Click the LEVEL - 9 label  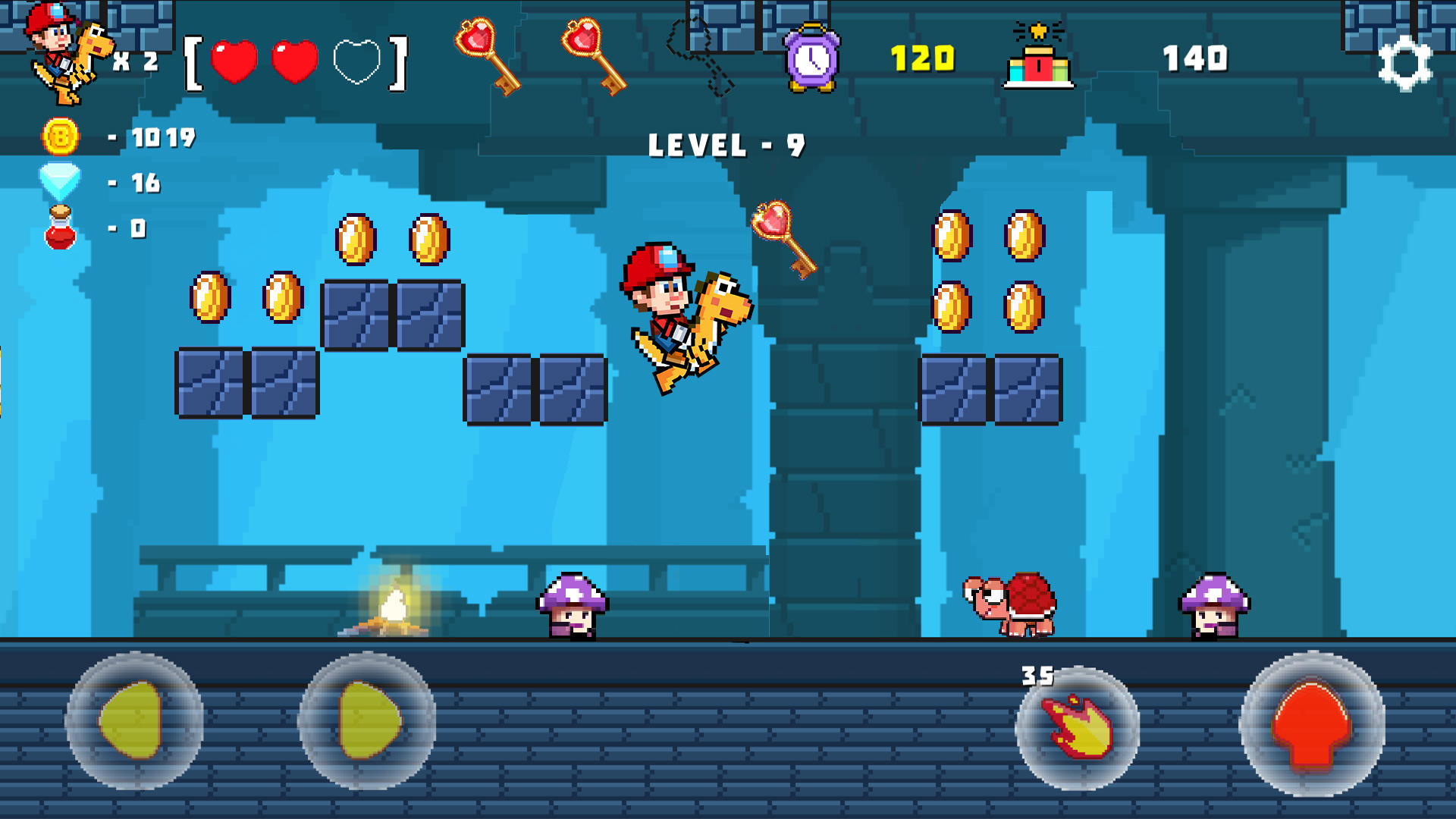(x=726, y=145)
